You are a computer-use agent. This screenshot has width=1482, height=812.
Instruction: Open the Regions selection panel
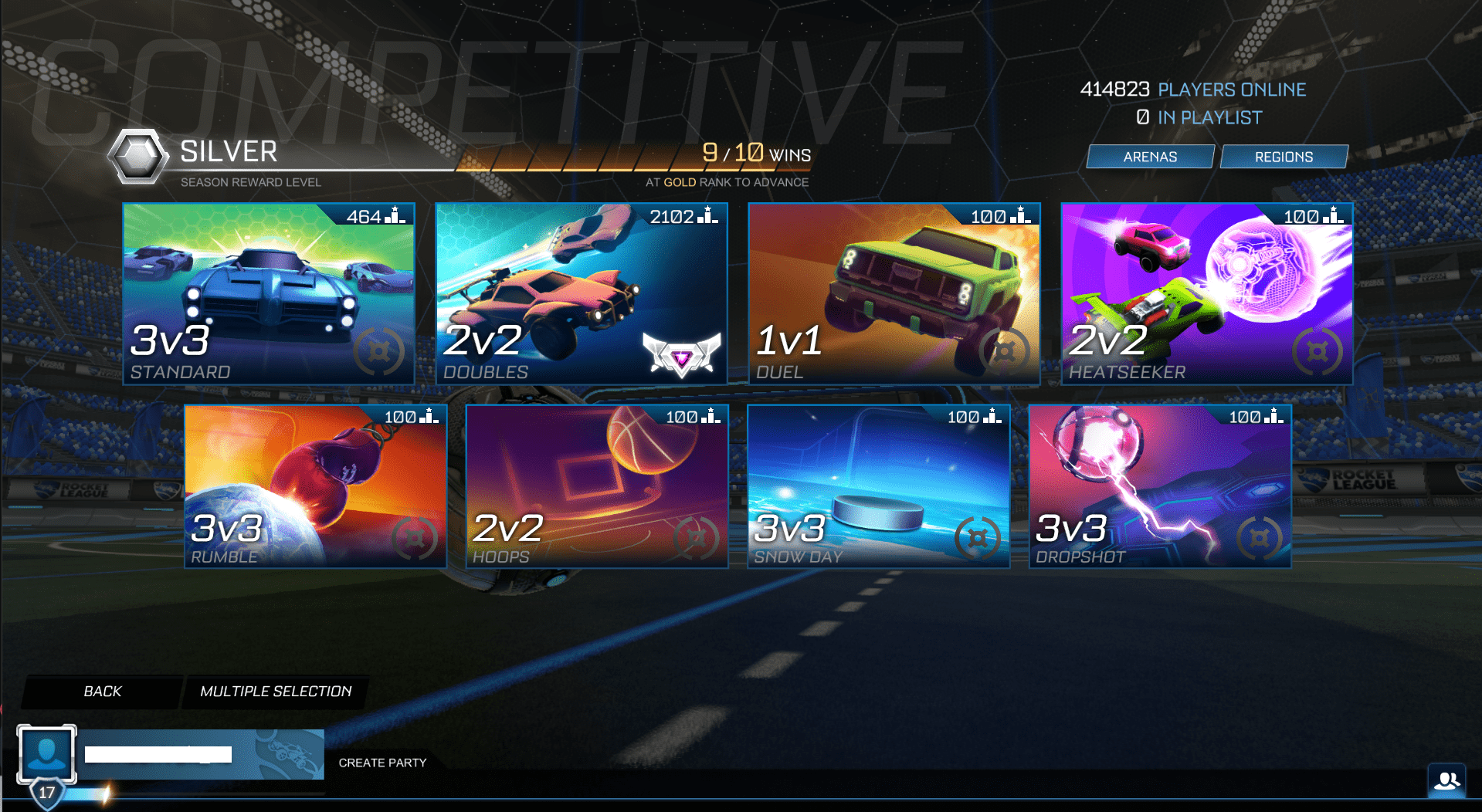(1284, 156)
